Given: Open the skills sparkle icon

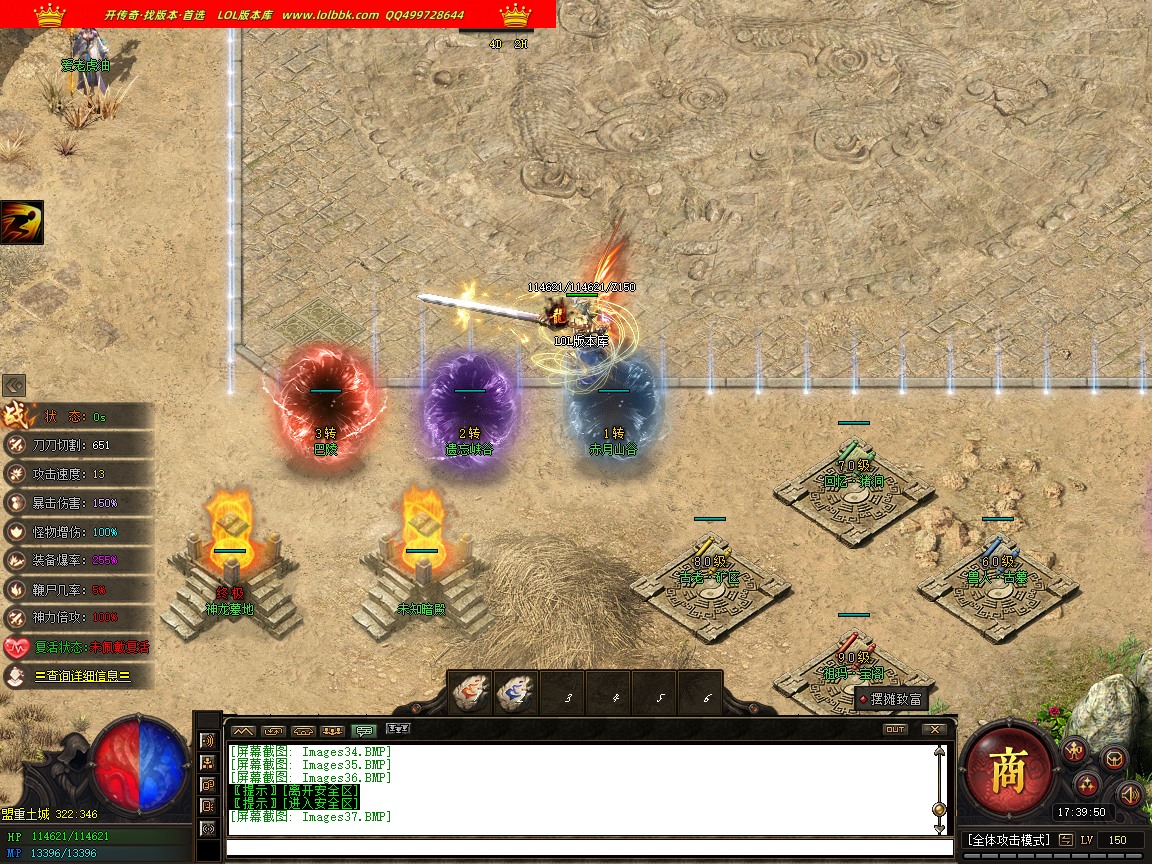Looking at the screenshot, I should pos(1087,784).
